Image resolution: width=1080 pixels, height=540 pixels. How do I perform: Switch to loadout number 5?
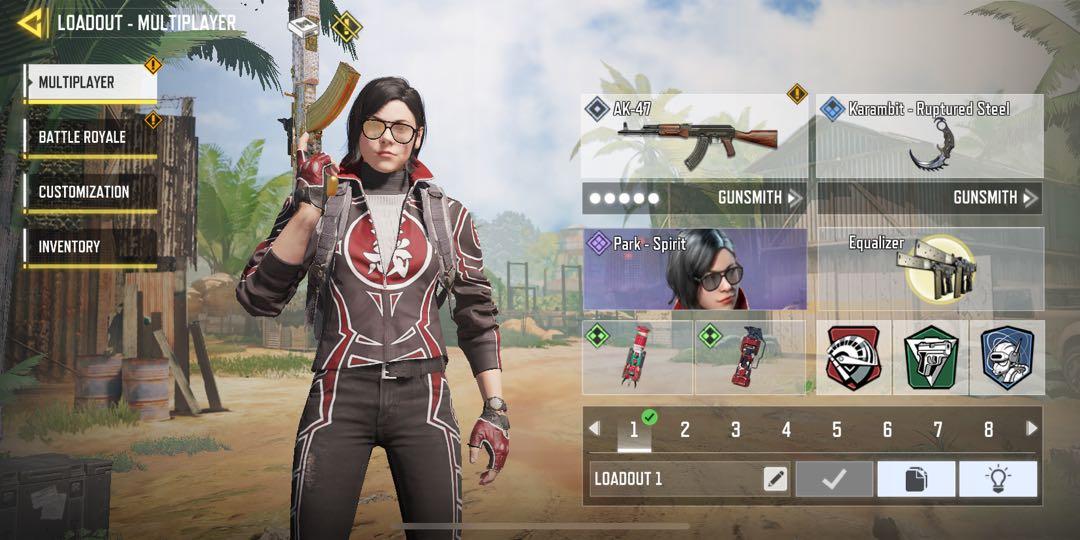(836, 430)
